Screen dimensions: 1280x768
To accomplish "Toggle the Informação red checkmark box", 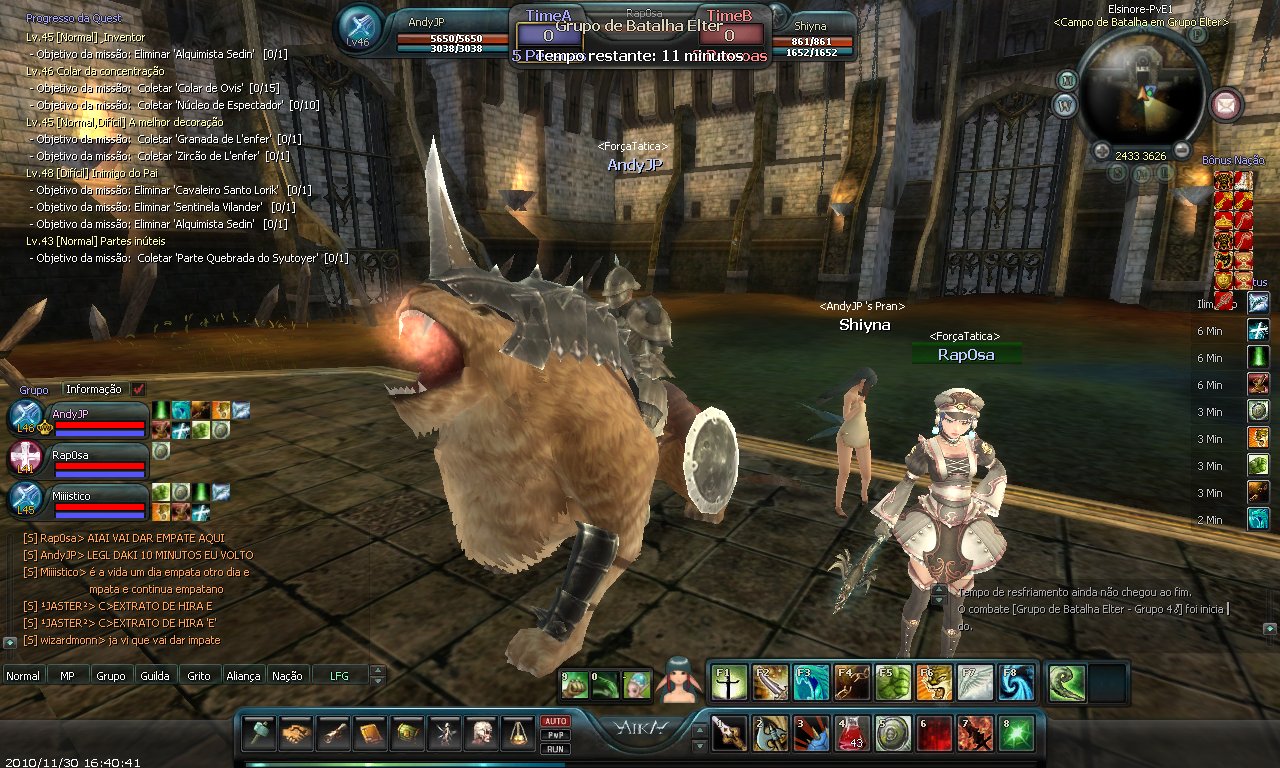I will point(138,389).
